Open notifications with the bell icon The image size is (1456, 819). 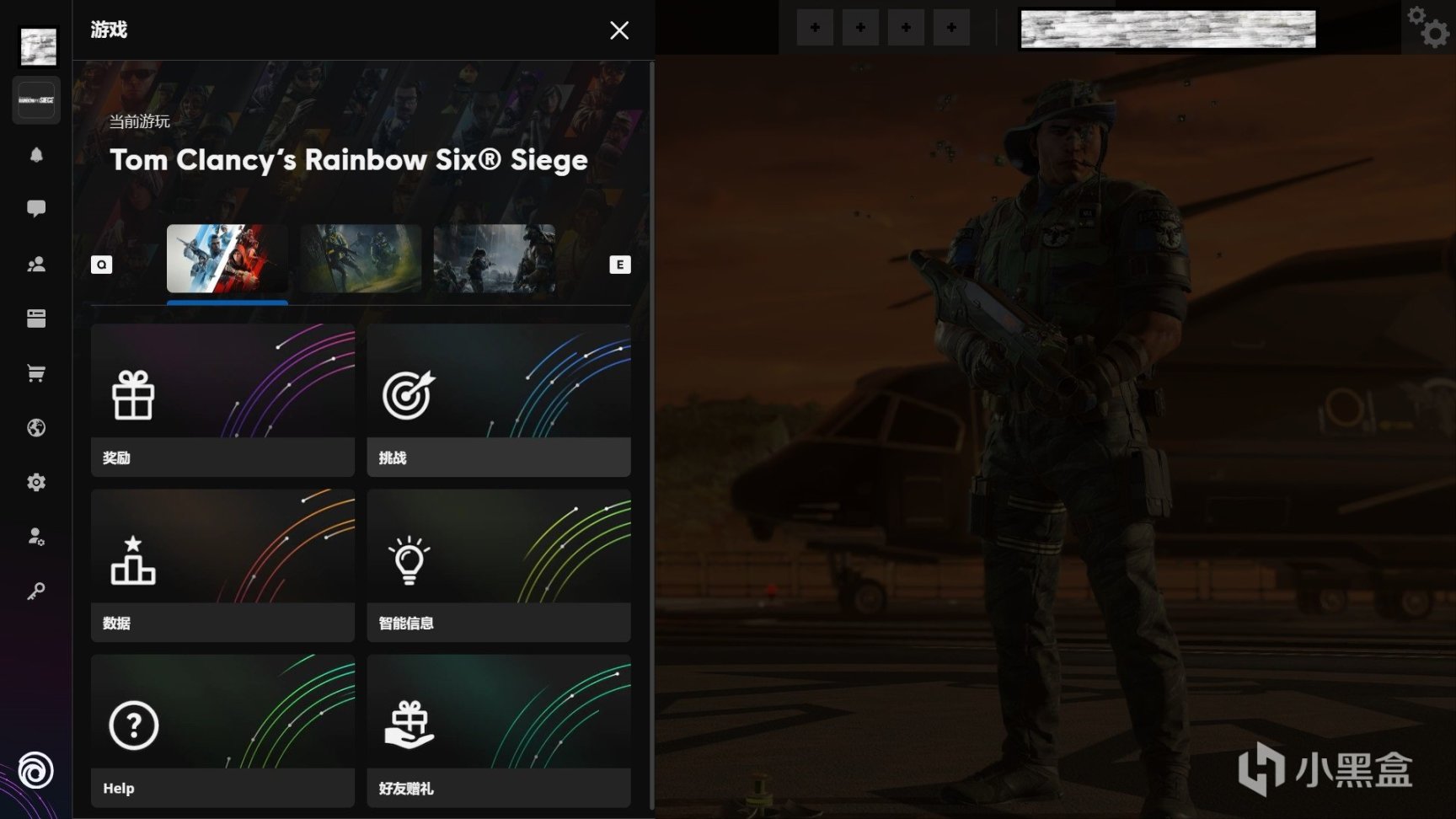35,155
